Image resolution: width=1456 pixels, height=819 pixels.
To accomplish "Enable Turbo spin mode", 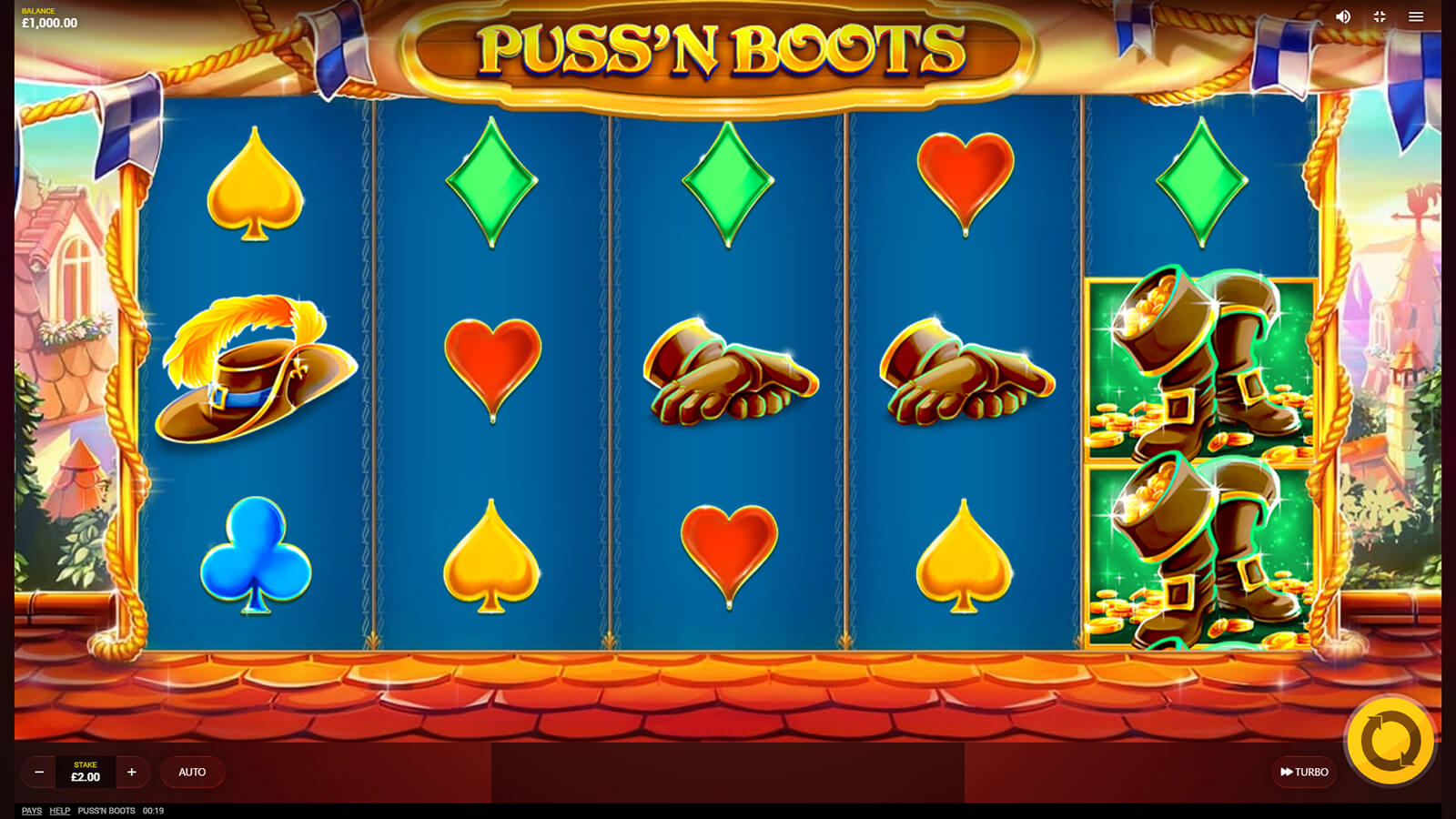I will pos(1304,772).
